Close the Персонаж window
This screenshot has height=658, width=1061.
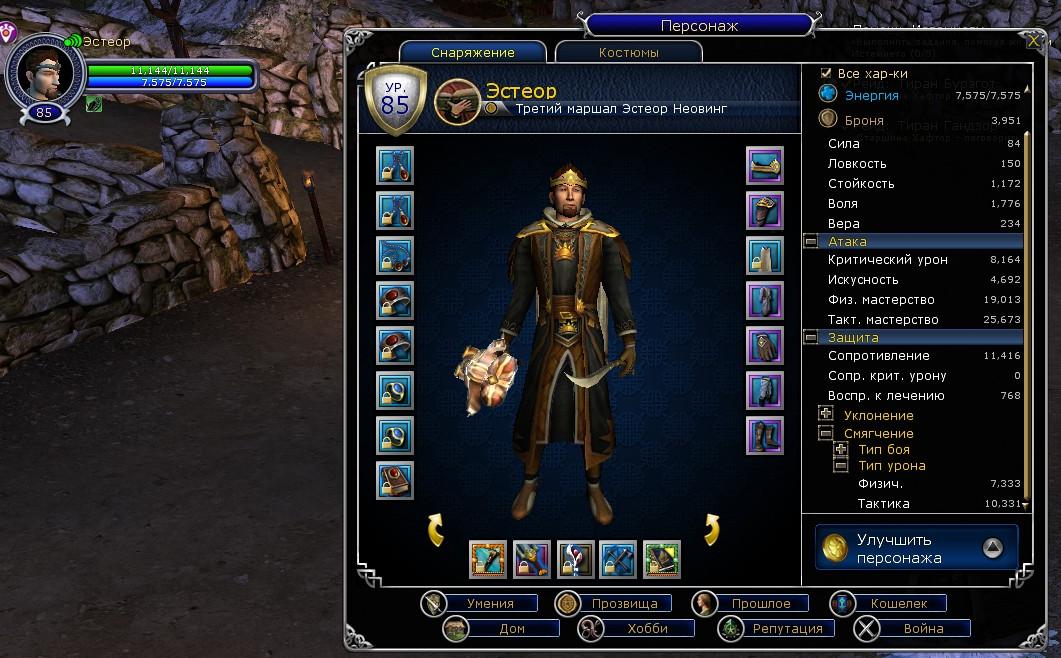[x=1033, y=41]
